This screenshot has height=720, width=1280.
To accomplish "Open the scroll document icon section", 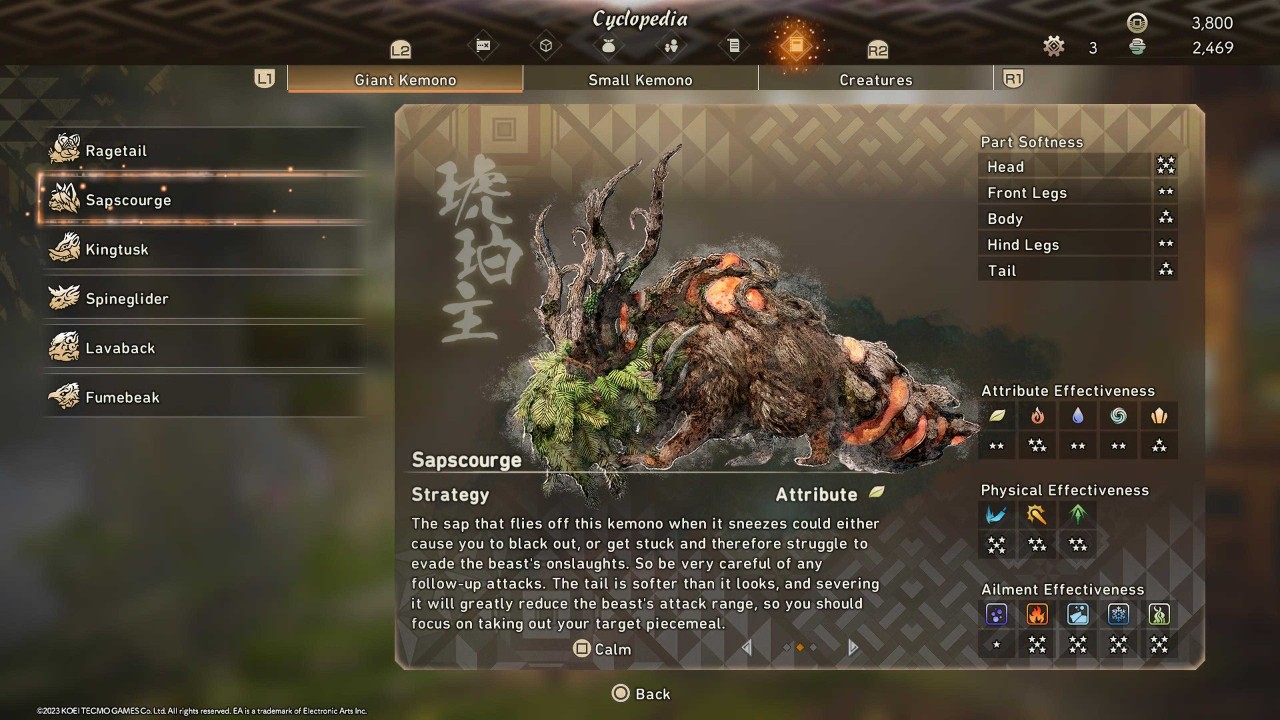I will [733, 46].
